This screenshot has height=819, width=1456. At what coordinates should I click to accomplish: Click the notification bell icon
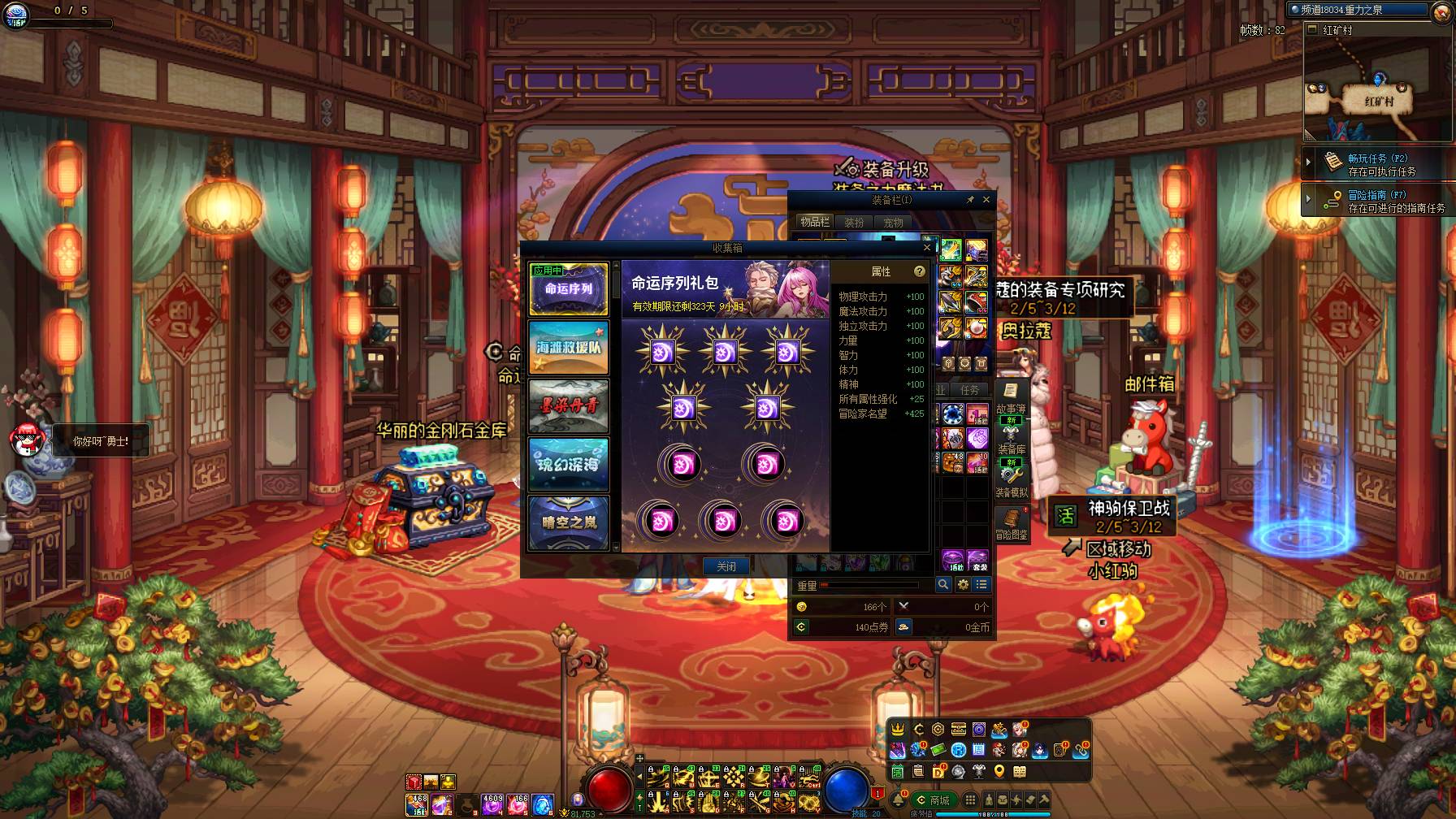[898, 800]
